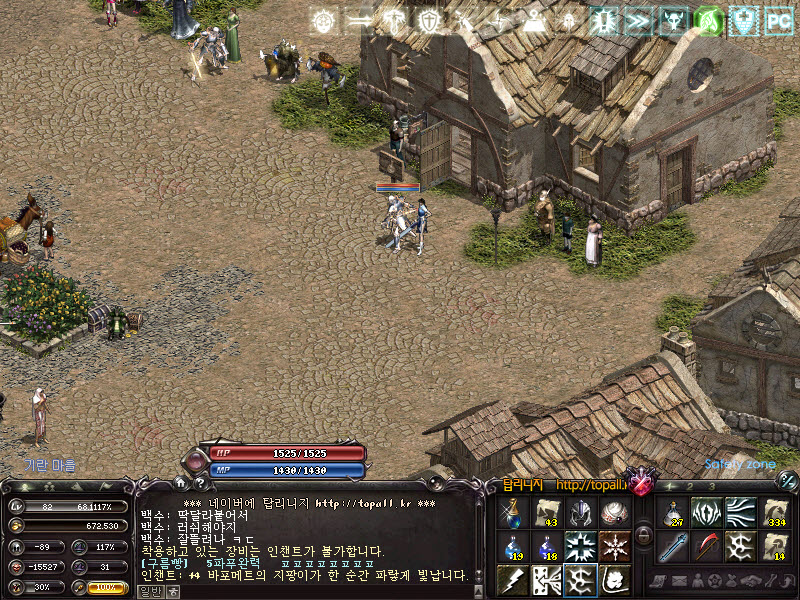Equip the blue staff hotbar slot
This screenshot has height=600, width=800.
click(672, 546)
